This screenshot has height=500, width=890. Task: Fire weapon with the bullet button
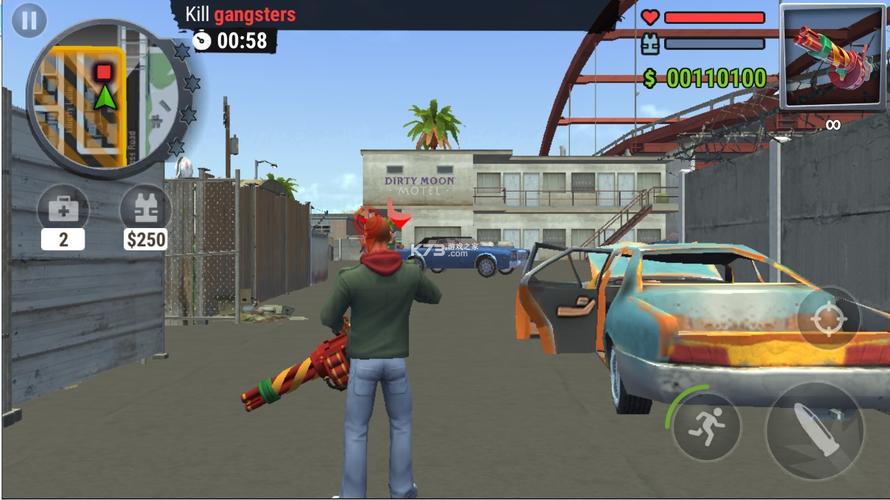(813, 432)
